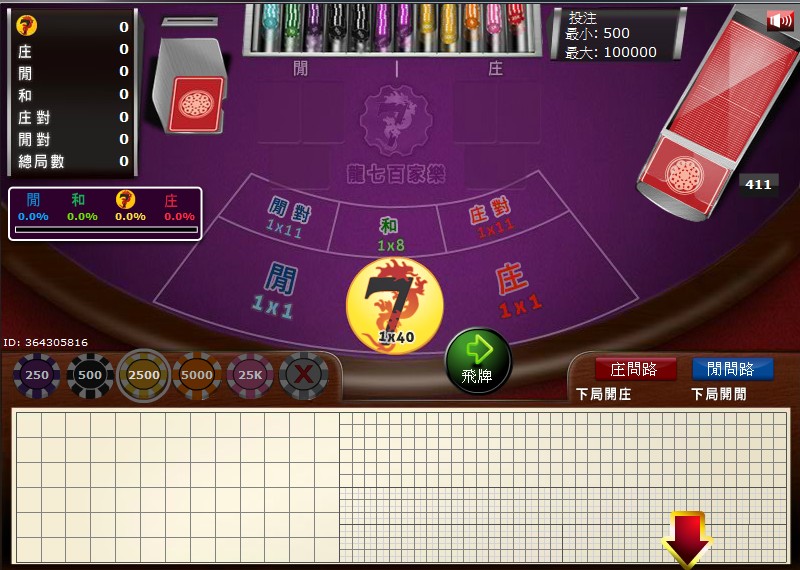This screenshot has width=800, height=570.
Task: Choose the 25K chip
Action: pyautogui.click(x=250, y=376)
